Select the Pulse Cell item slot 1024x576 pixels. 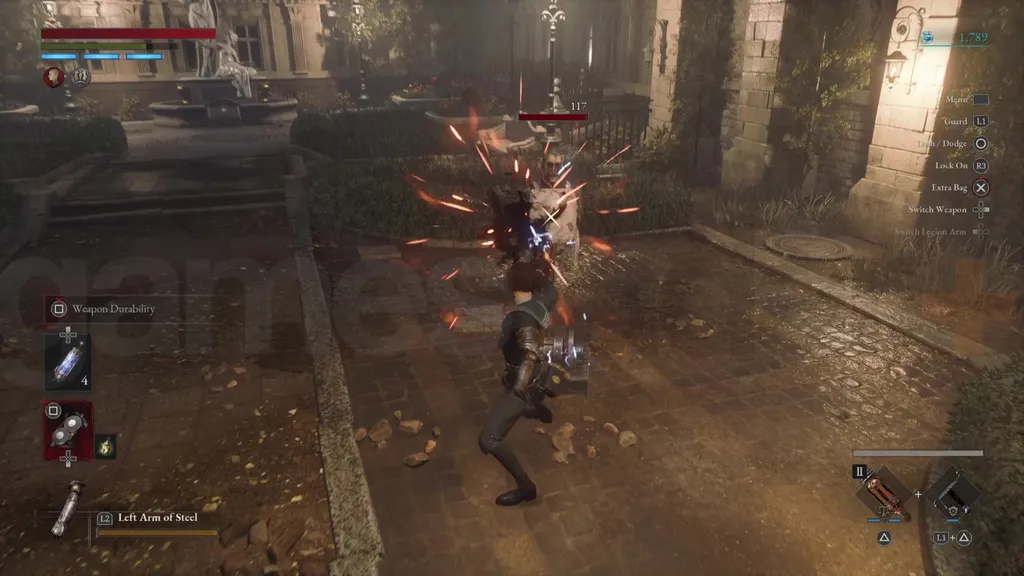click(68, 361)
